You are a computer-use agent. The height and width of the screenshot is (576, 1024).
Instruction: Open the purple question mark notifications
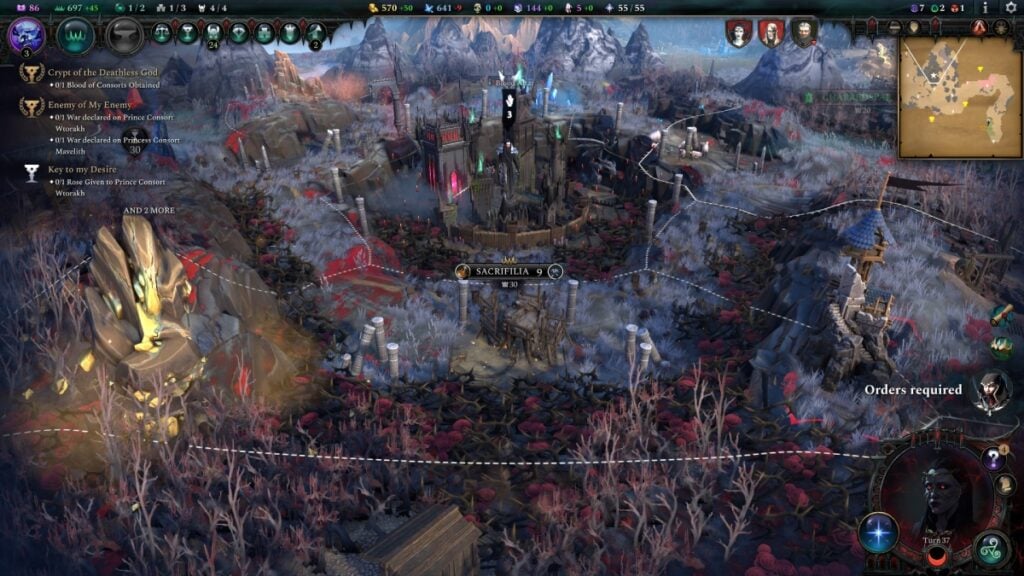pyautogui.click(x=993, y=458)
